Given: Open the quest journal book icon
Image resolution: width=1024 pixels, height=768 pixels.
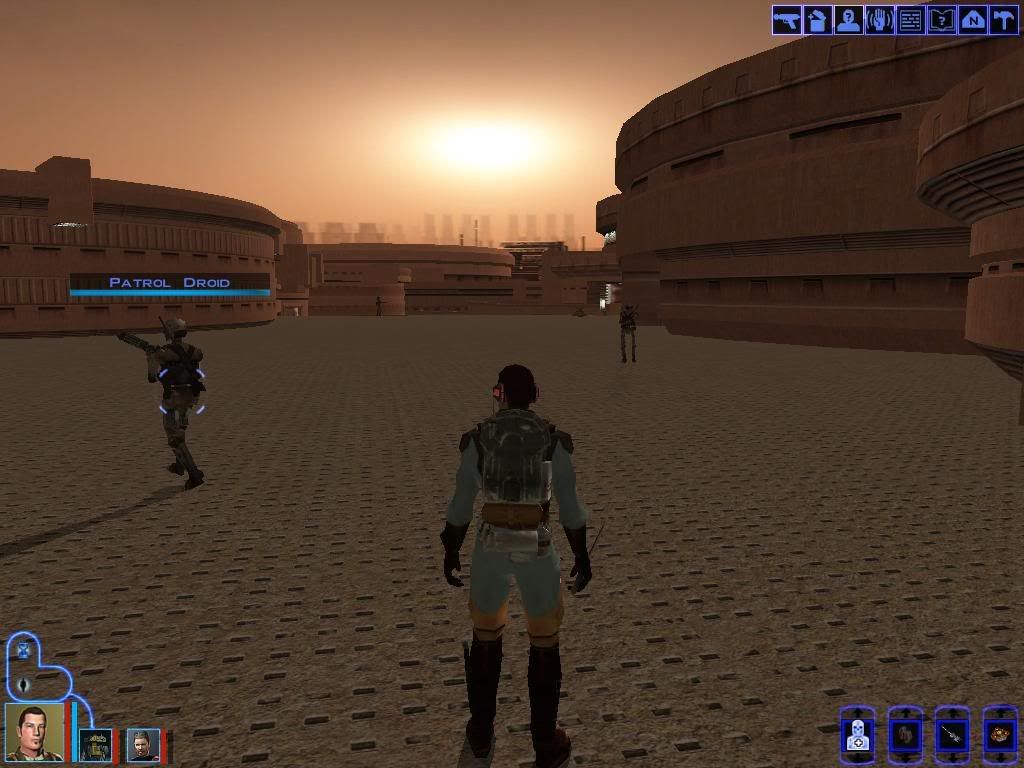Looking at the screenshot, I should tap(941, 20).
